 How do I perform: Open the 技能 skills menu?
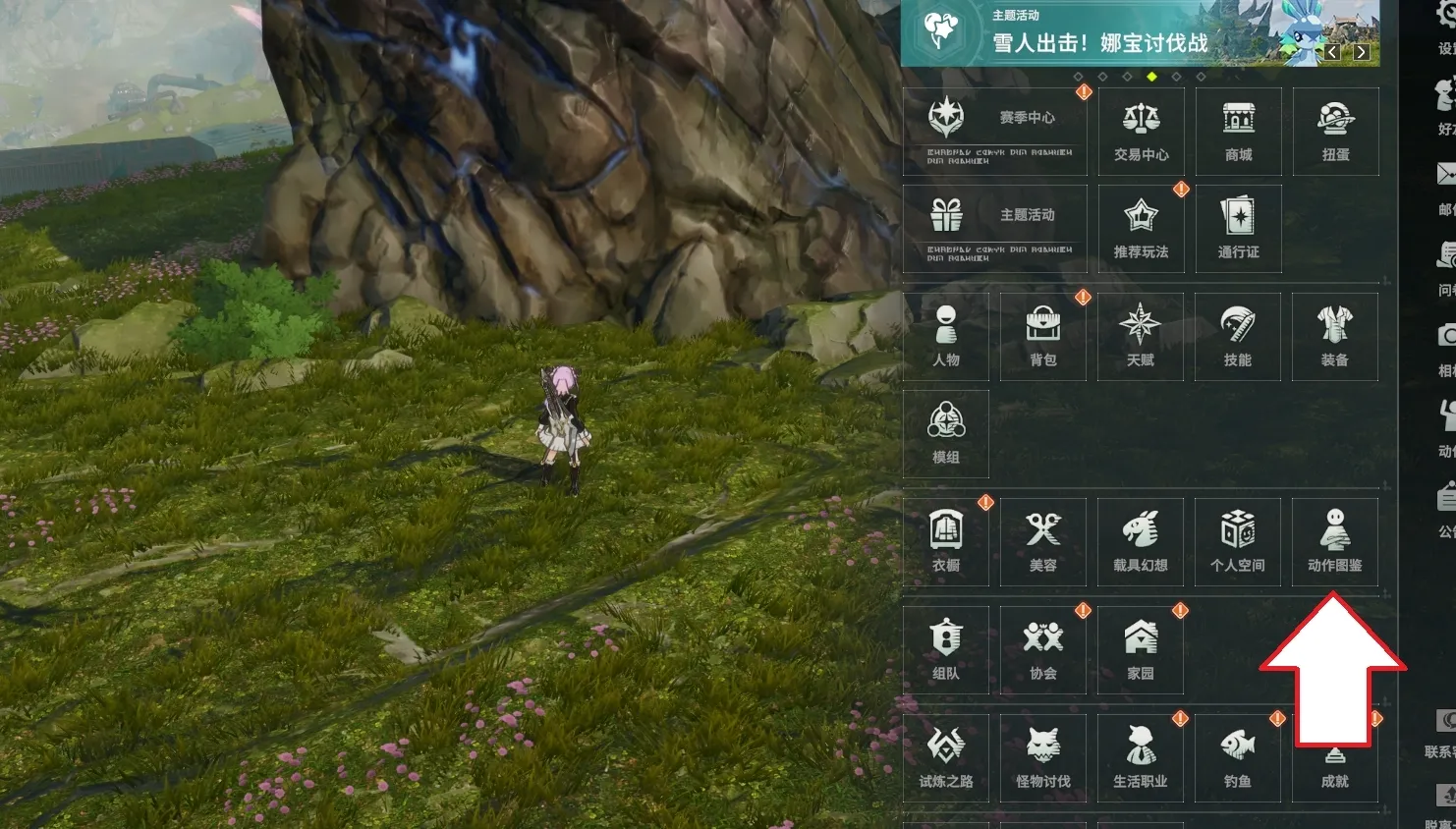pyautogui.click(x=1237, y=337)
